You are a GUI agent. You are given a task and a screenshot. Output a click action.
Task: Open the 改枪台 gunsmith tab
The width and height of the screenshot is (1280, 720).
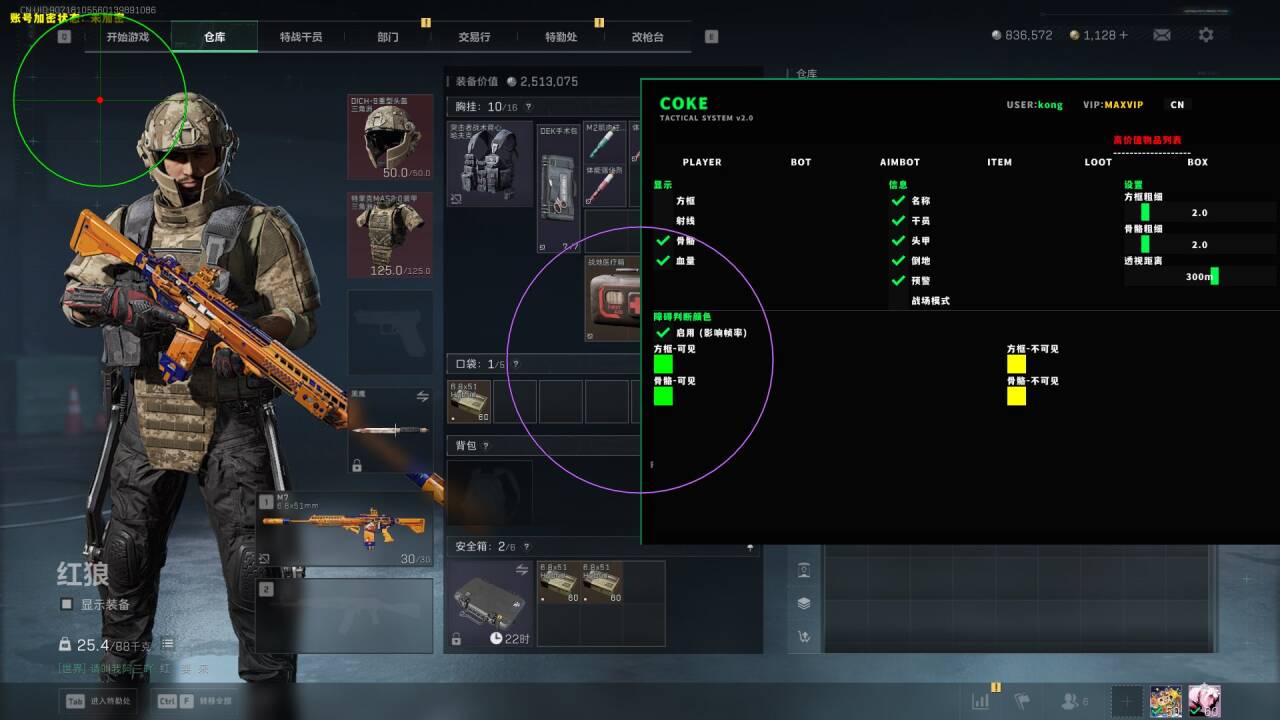(647, 37)
